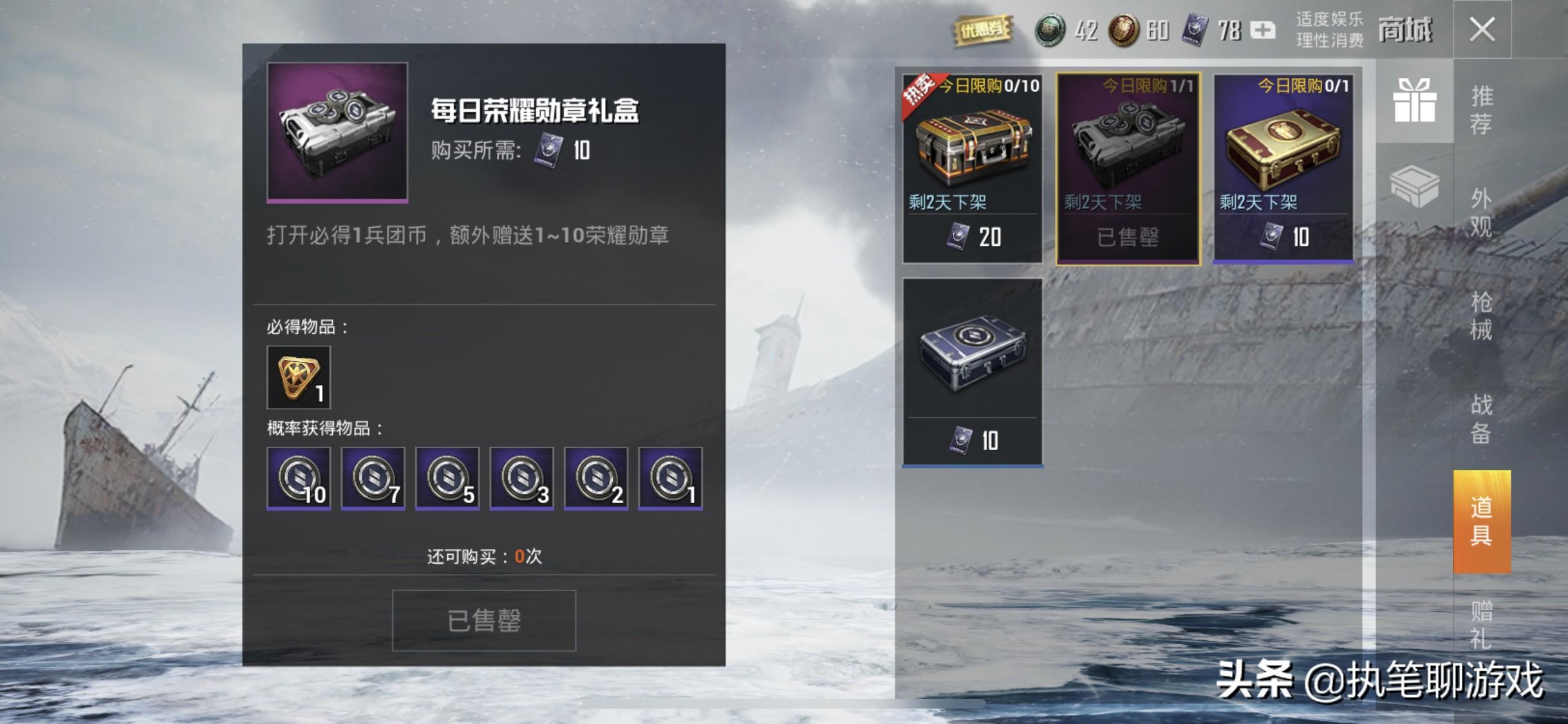Screen dimensions: 1568x724
Task: Select the 10-medal probability reward icon
Action: 299,479
